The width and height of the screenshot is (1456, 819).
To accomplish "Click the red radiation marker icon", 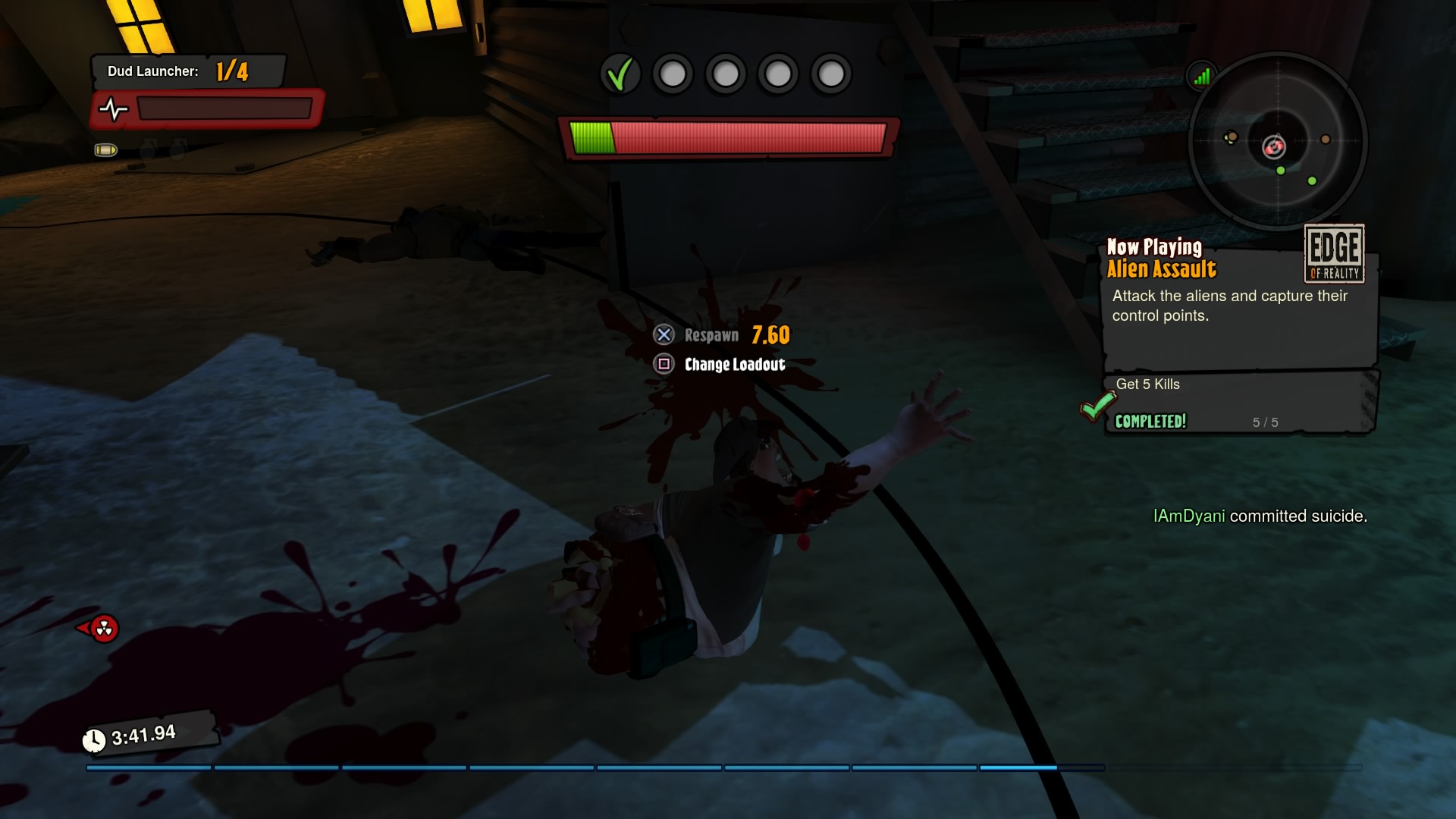I will click(x=105, y=629).
